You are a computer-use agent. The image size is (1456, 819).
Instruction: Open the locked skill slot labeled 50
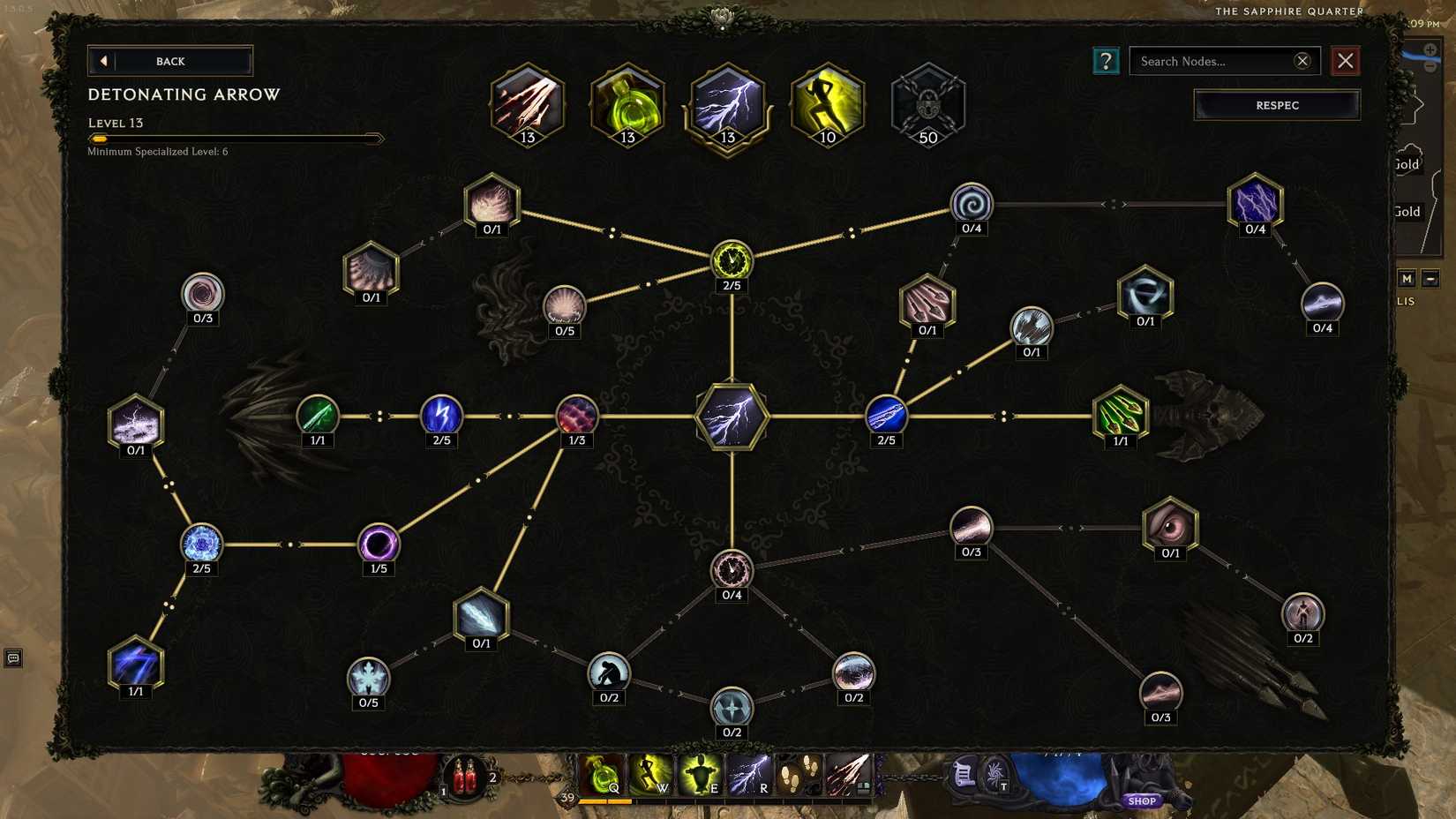(x=927, y=104)
